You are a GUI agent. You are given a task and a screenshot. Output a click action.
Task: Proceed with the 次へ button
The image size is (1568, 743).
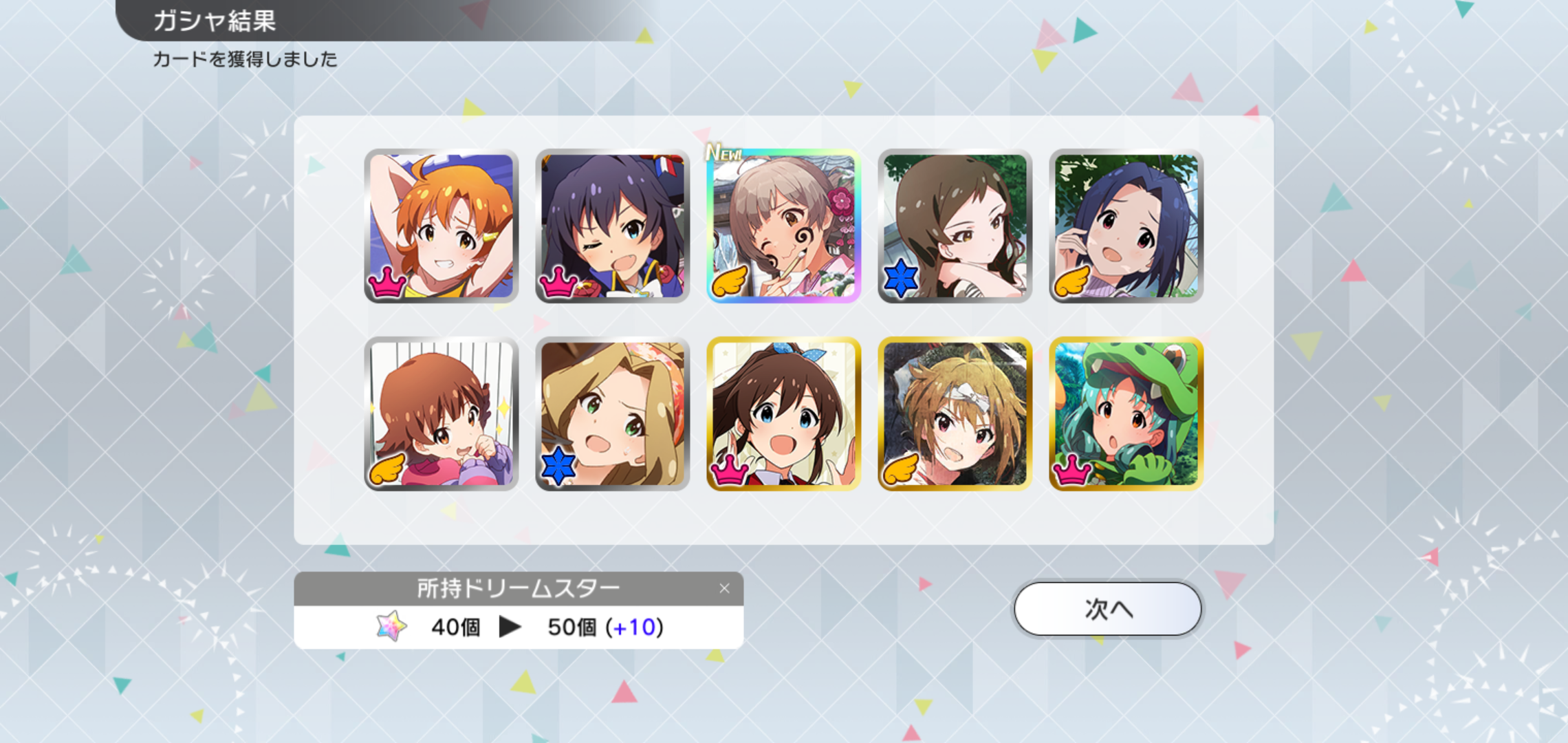(1107, 609)
